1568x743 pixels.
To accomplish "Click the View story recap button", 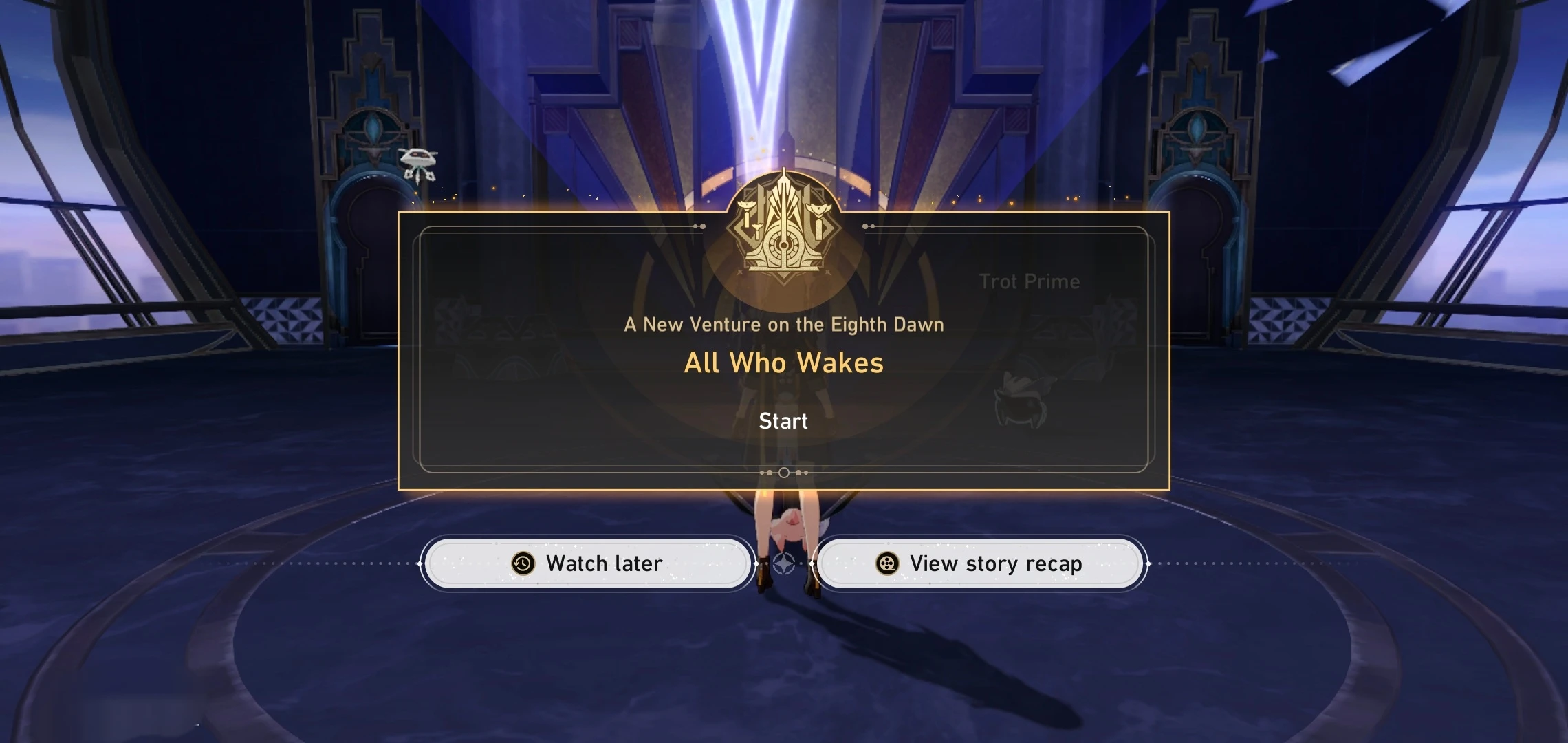I will (979, 563).
